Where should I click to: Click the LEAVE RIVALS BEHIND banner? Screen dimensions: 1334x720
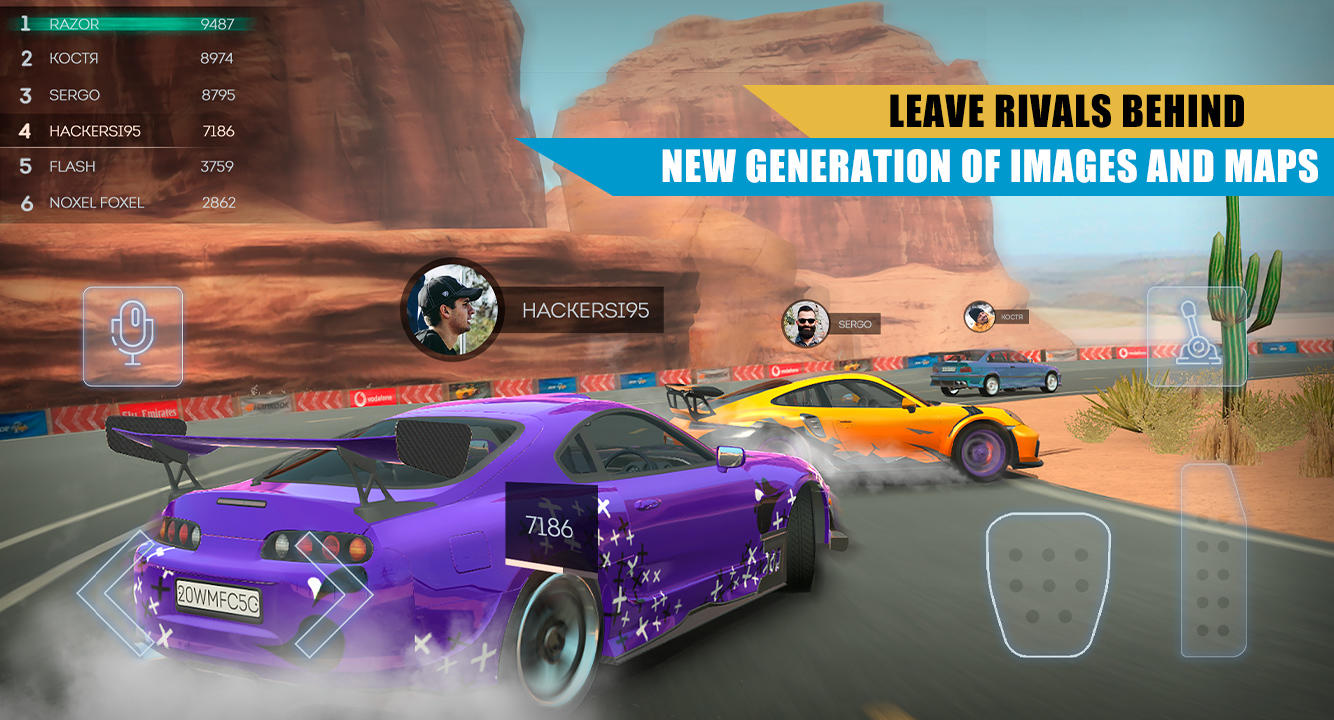click(x=1067, y=111)
